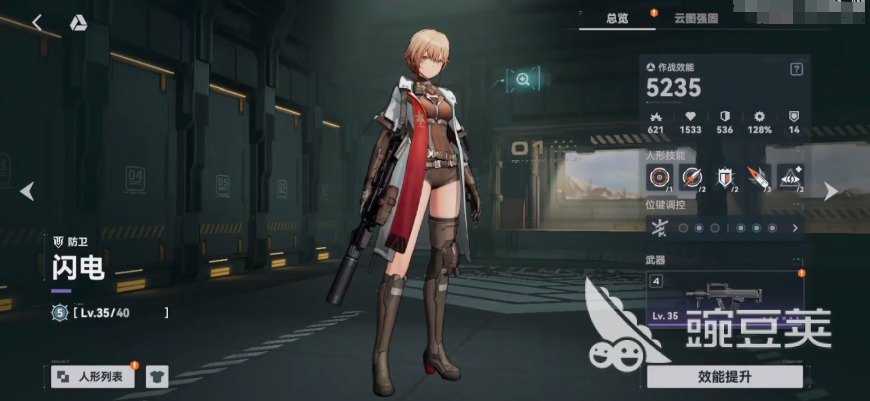The height and width of the screenshot is (401, 870).
Task: Open the combat power help question mark
Action: pos(796,69)
